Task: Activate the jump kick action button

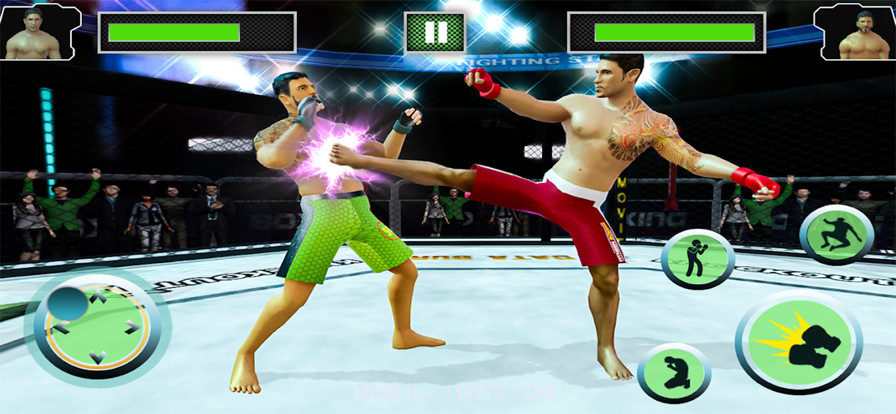Action: (x=837, y=234)
